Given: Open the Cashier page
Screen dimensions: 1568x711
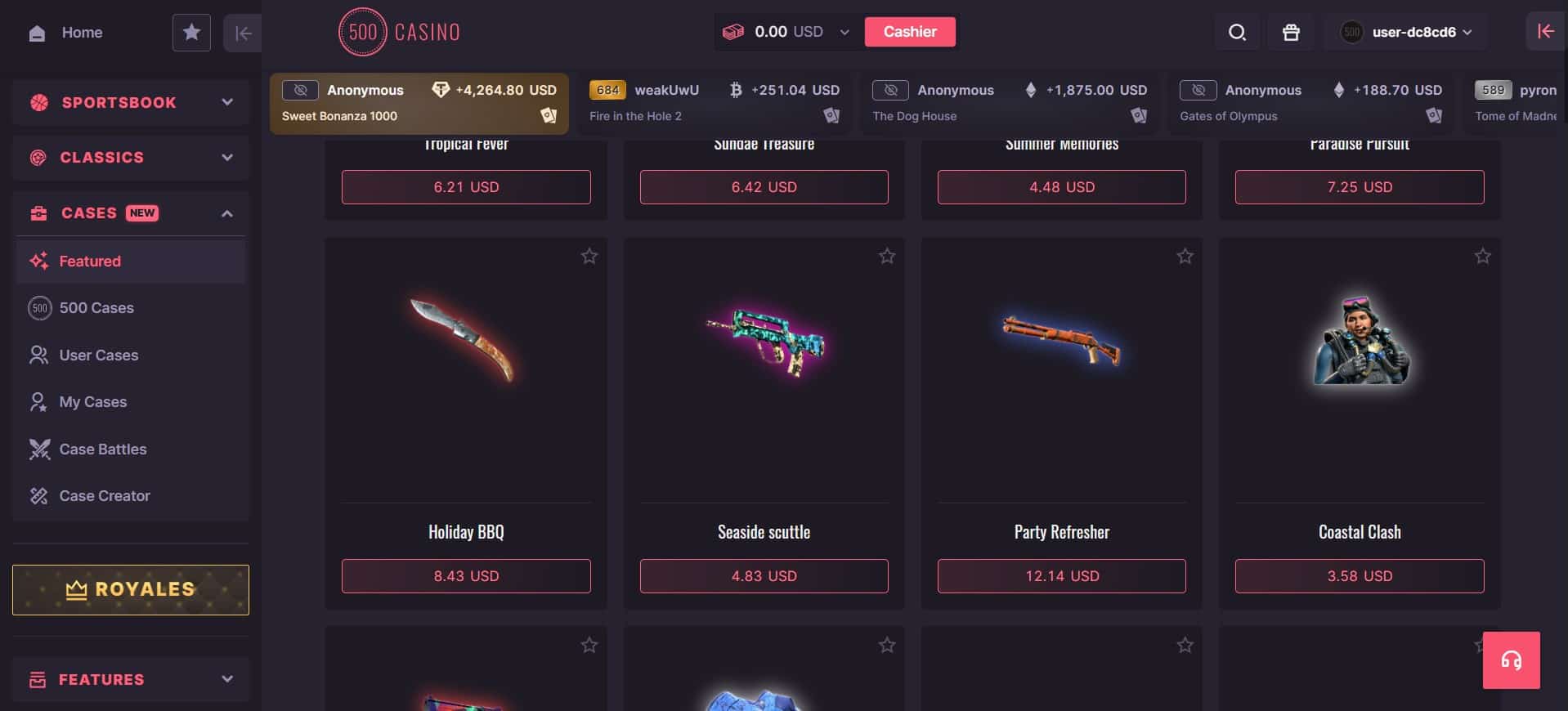Looking at the screenshot, I should [909, 32].
